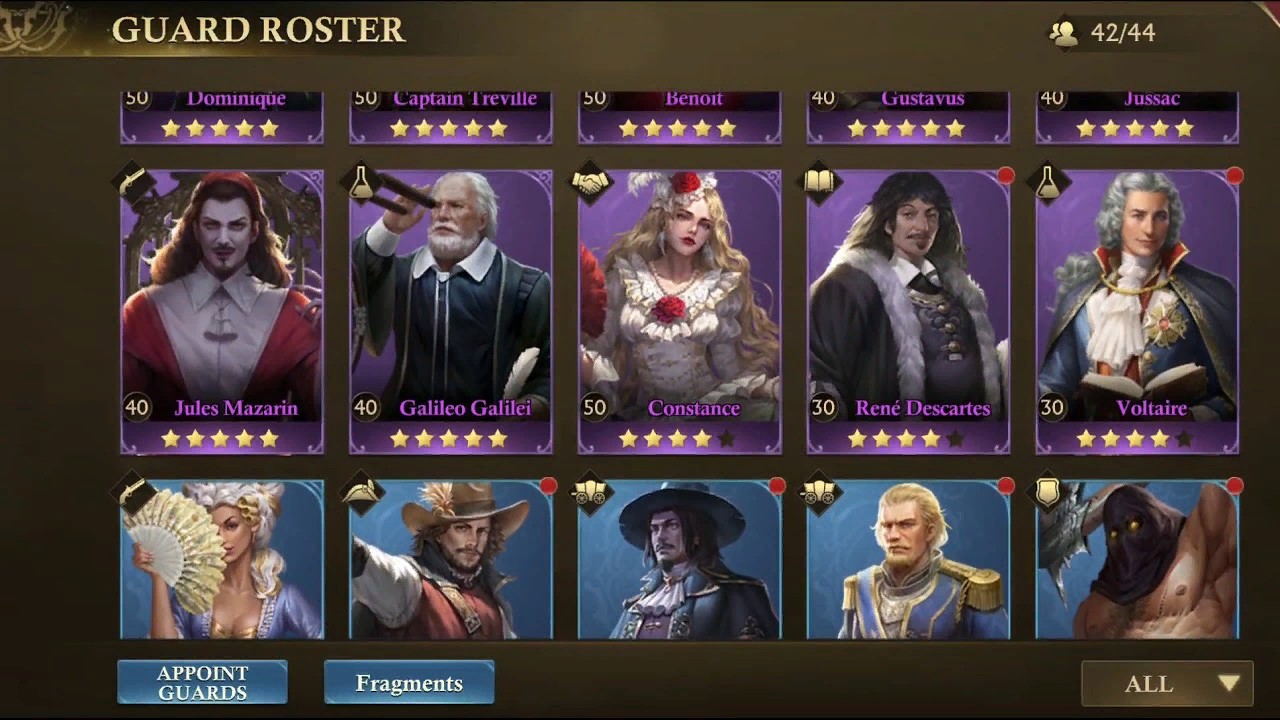The height and width of the screenshot is (720, 1280).
Task: Open the Captain Treville card
Action: [x=450, y=117]
